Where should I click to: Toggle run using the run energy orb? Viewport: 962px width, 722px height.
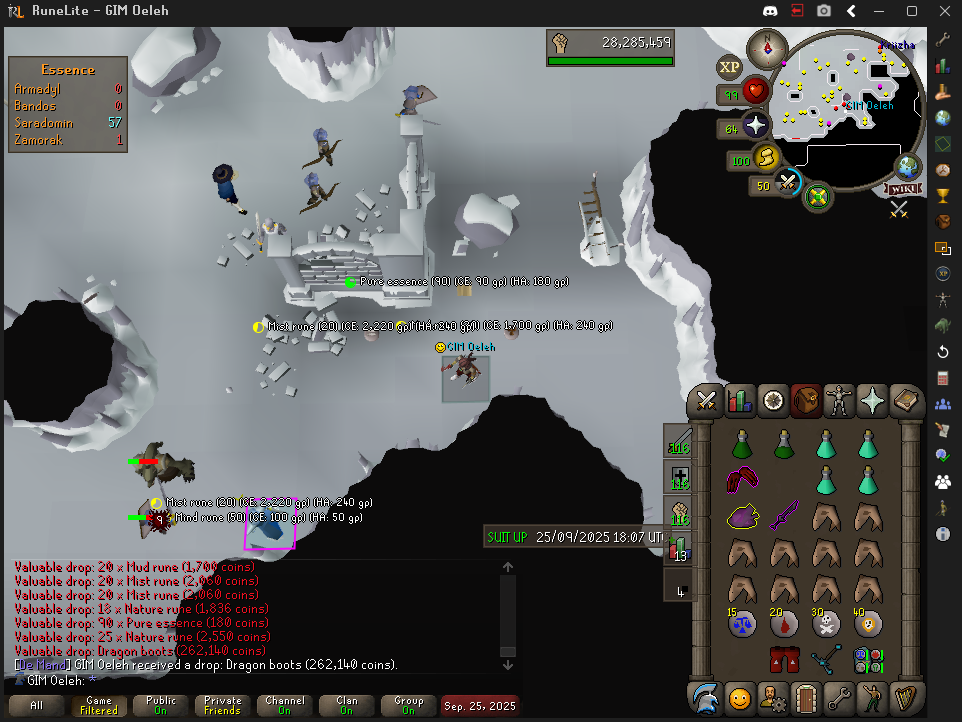click(x=766, y=158)
